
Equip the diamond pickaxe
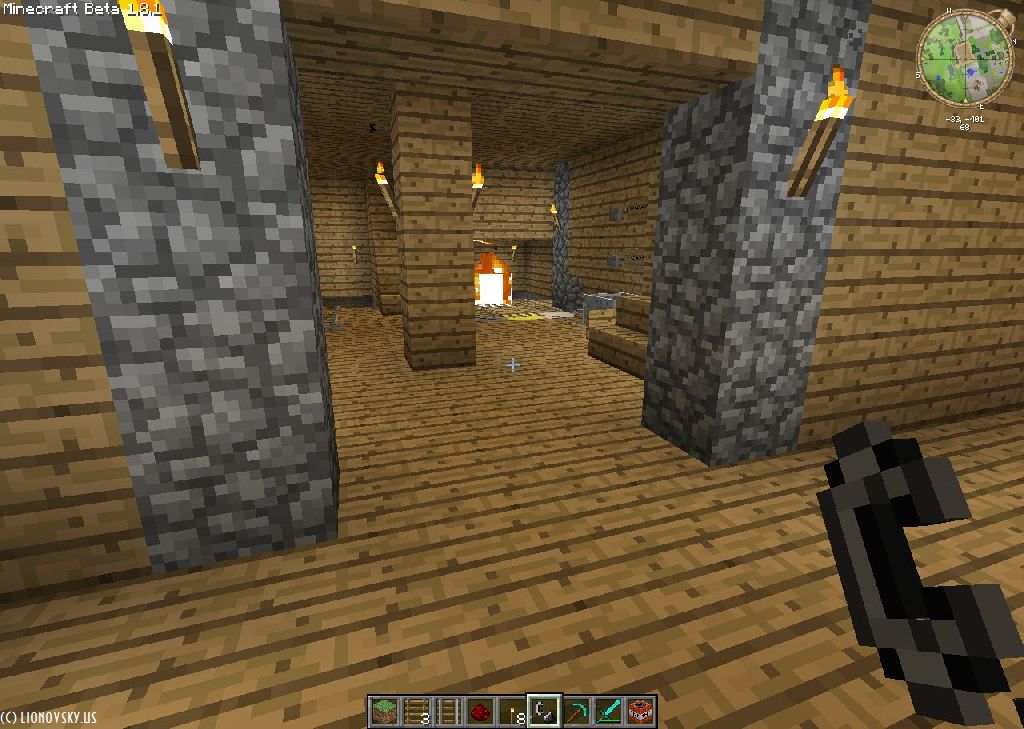click(x=576, y=711)
